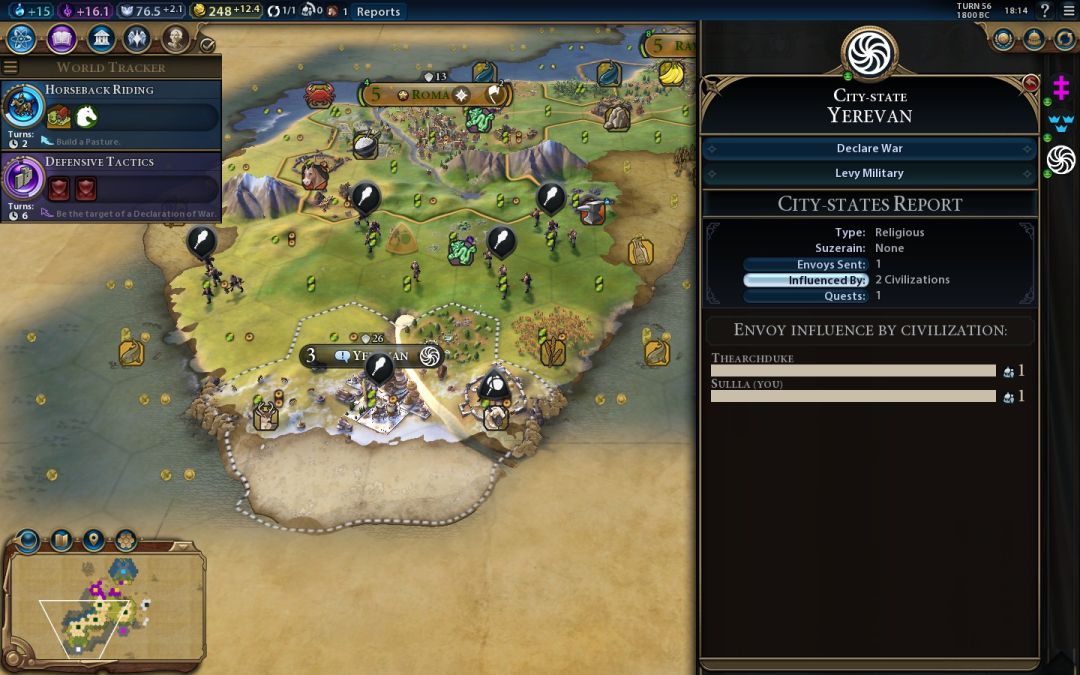Open the hex-grid map options button
The height and width of the screenshot is (675, 1080).
pos(125,541)
